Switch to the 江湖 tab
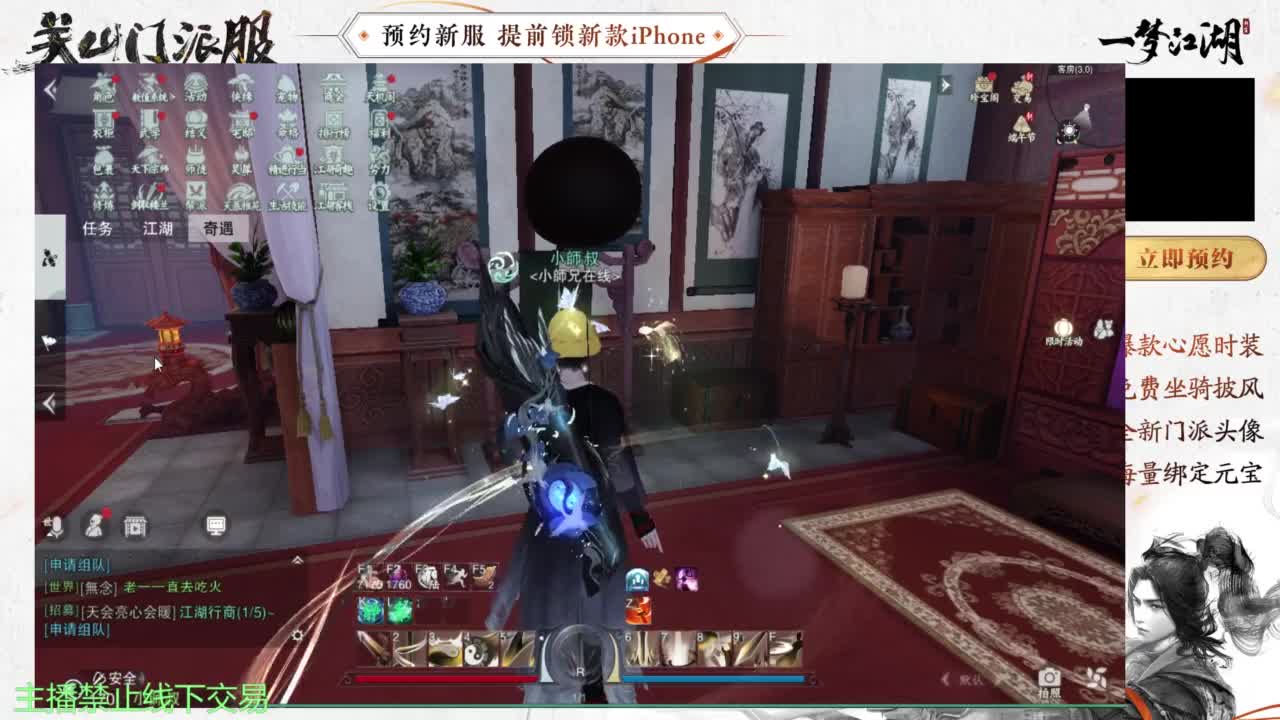 click(x=159, y=226)
